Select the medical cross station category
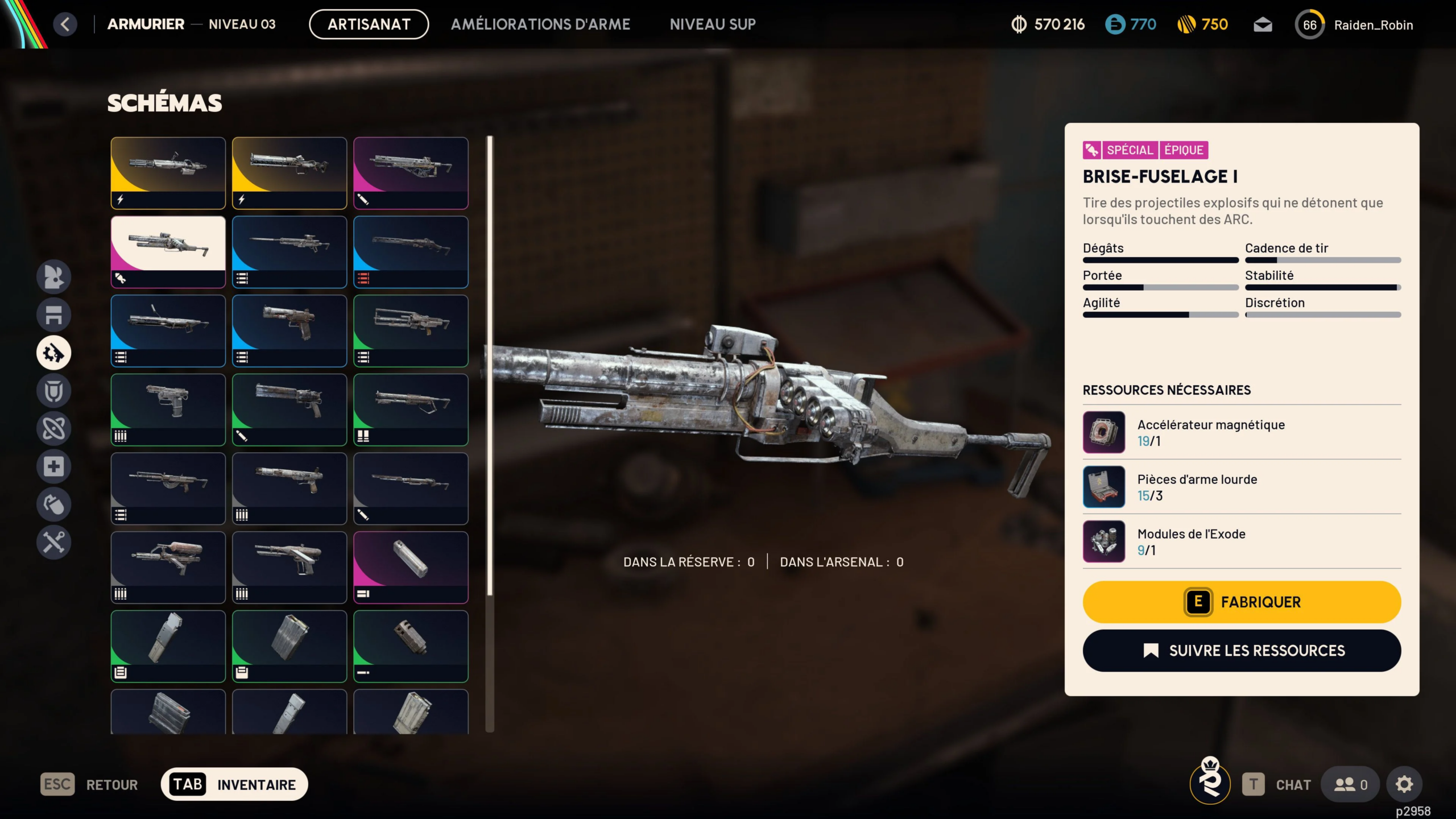The image size is (1456, 819). click(54, 466)
